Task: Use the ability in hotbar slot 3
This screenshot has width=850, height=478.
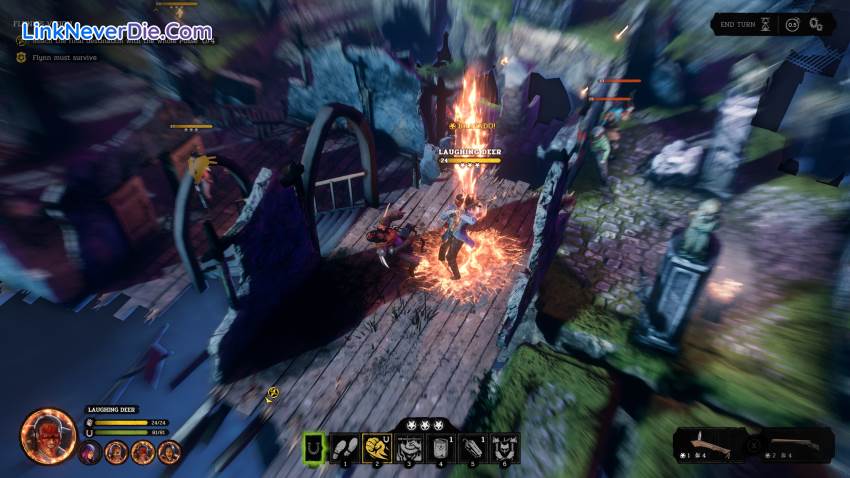Action: click(x=407, y=447)
